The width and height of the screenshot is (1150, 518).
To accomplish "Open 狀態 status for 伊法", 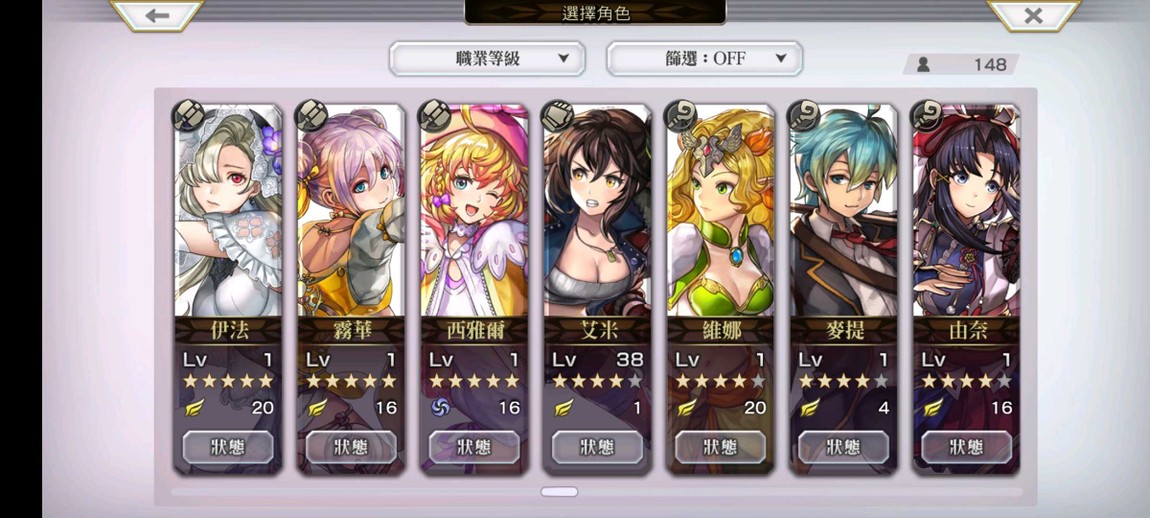I will 228,447.
